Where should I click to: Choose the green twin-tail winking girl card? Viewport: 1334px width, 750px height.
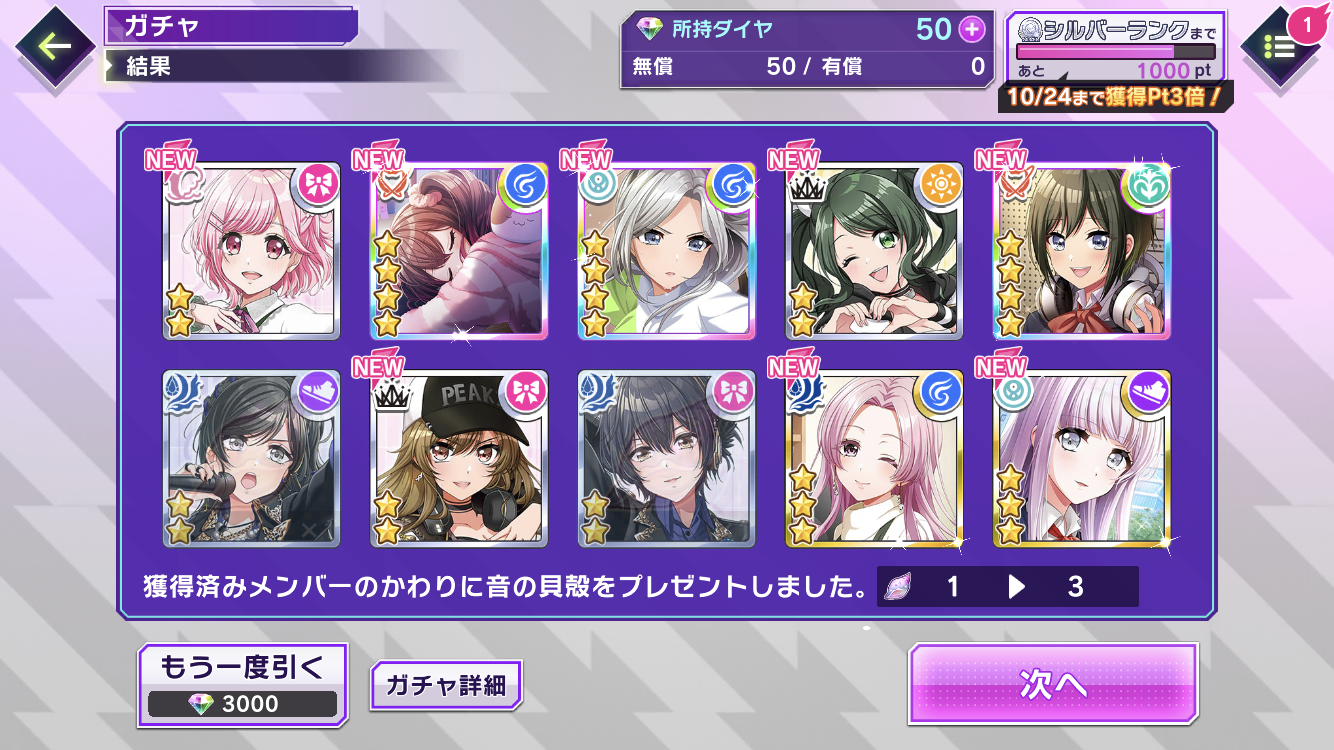(874, 251)
